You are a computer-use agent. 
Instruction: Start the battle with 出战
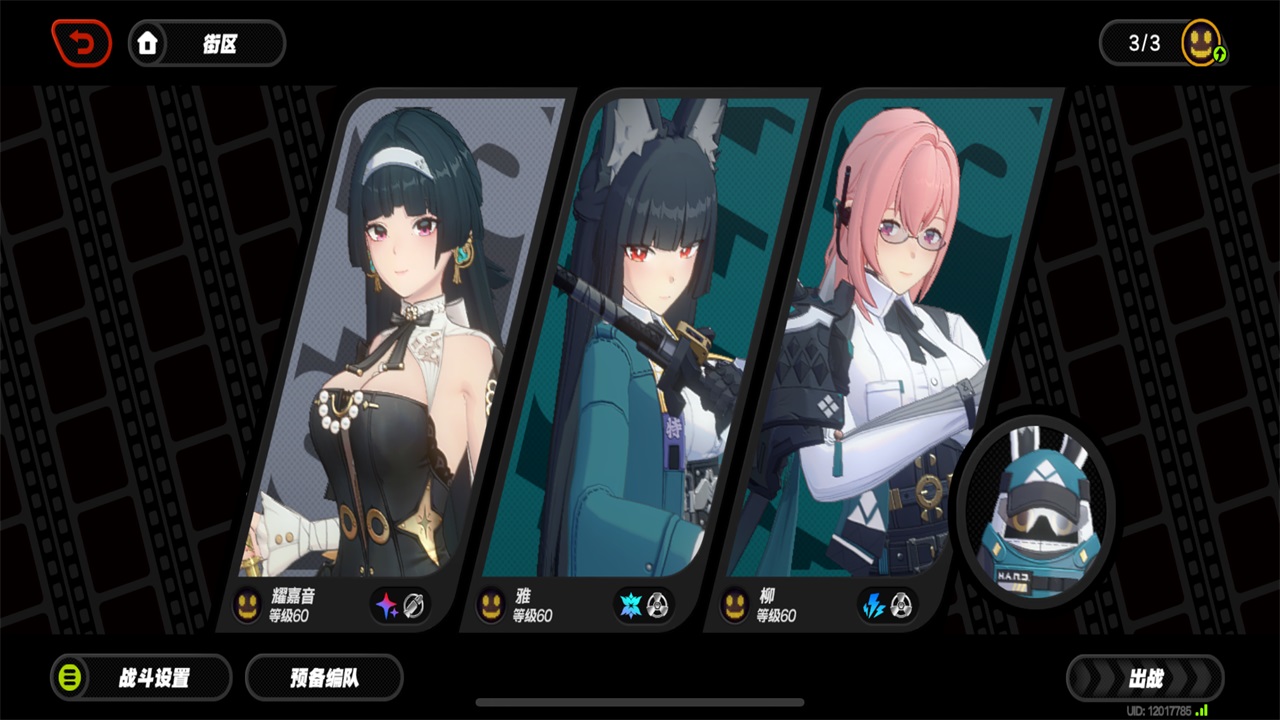(x=1145, y=679)
